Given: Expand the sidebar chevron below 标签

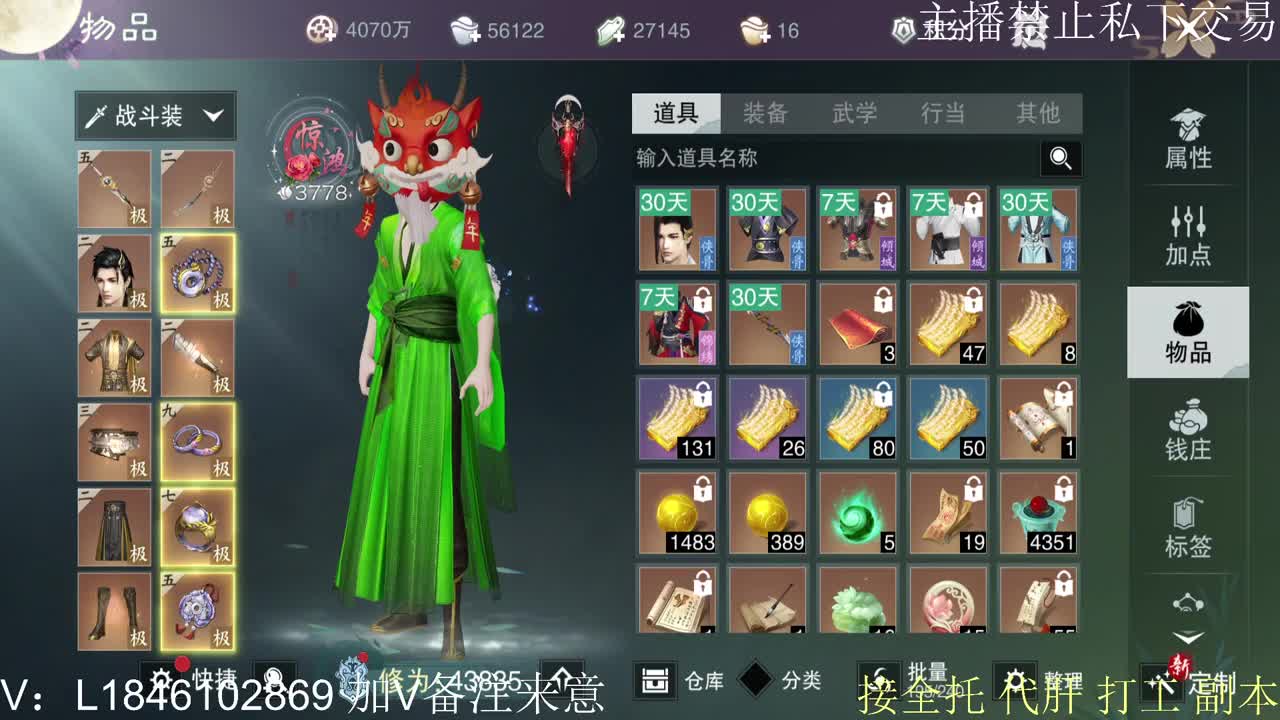Looking at the screenshot, I should [x=1188, y=634].
